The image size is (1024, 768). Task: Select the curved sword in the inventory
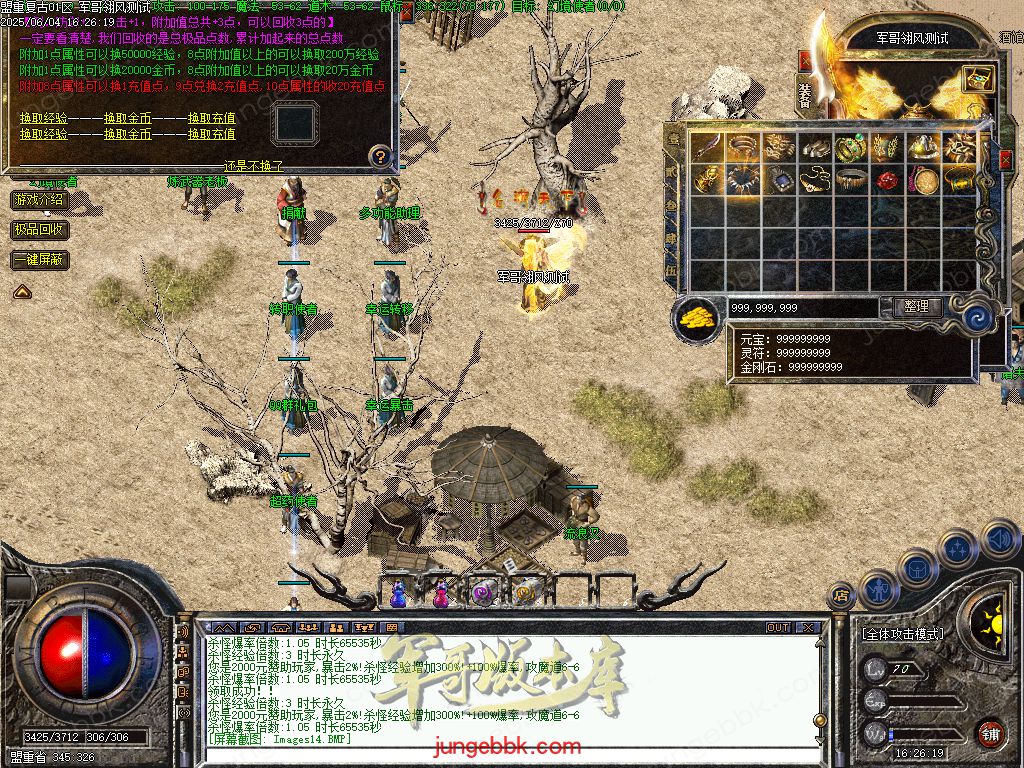[x=708, y=148]
